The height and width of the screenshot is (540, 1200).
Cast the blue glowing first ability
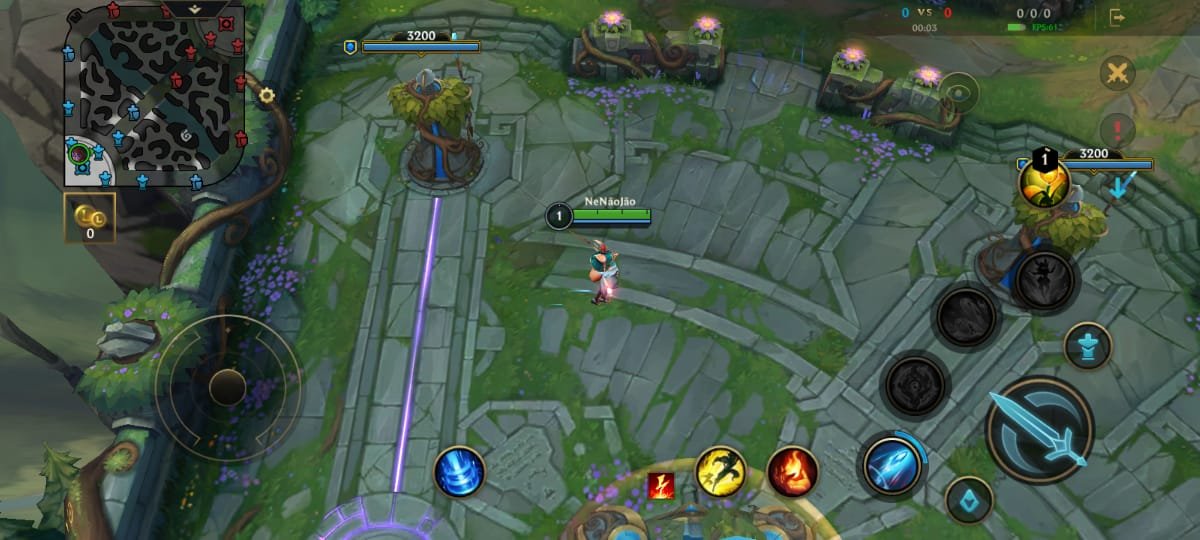(x=892, y=465)
